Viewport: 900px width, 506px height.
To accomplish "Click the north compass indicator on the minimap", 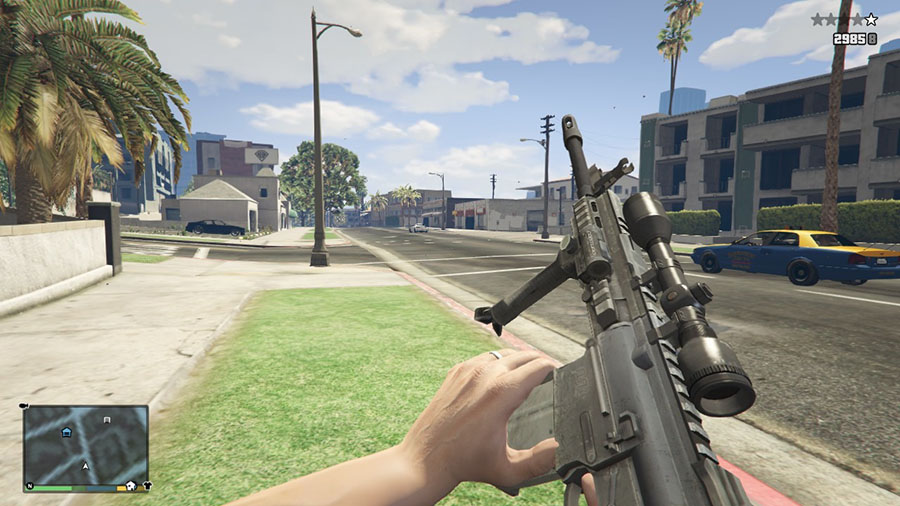I will [x=30, y=487].
